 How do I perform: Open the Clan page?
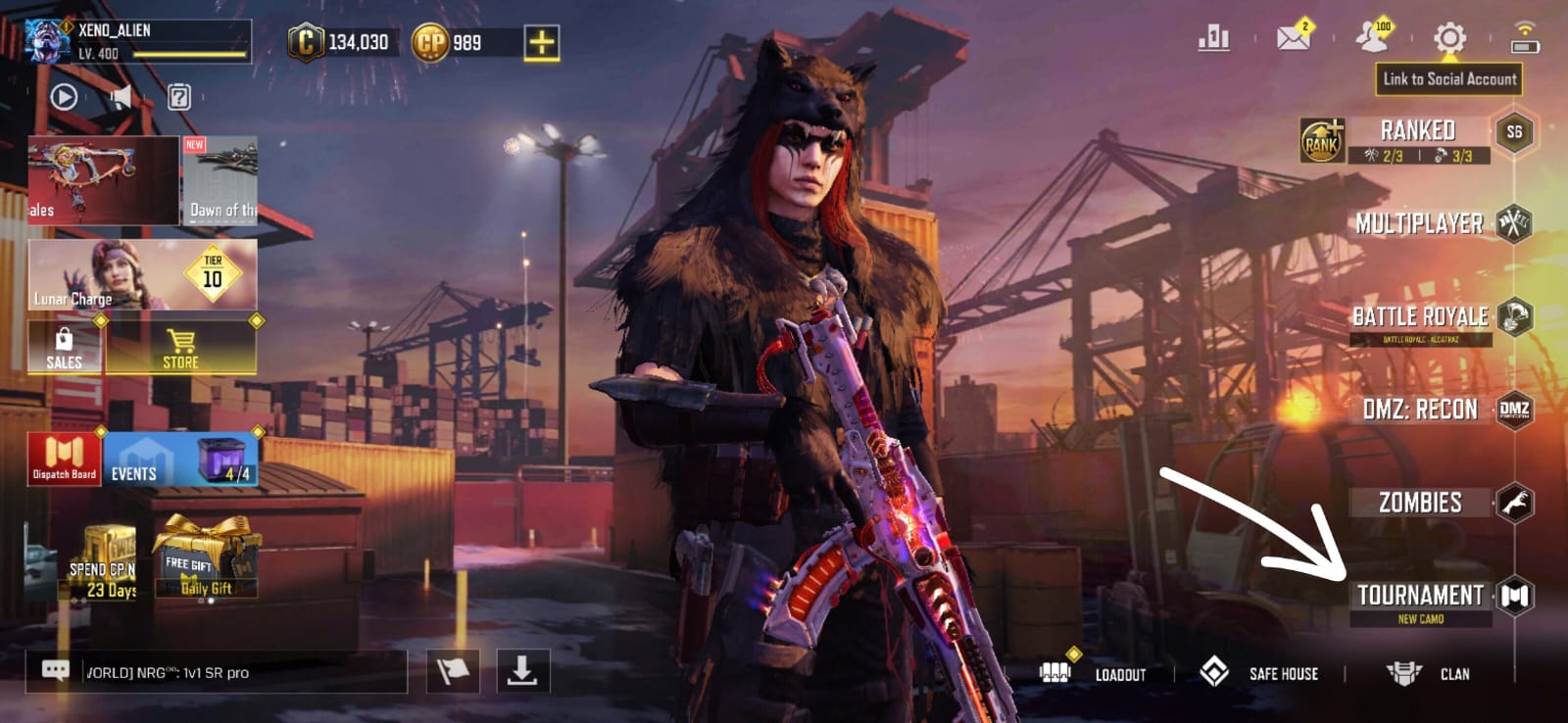(1429, 674)
